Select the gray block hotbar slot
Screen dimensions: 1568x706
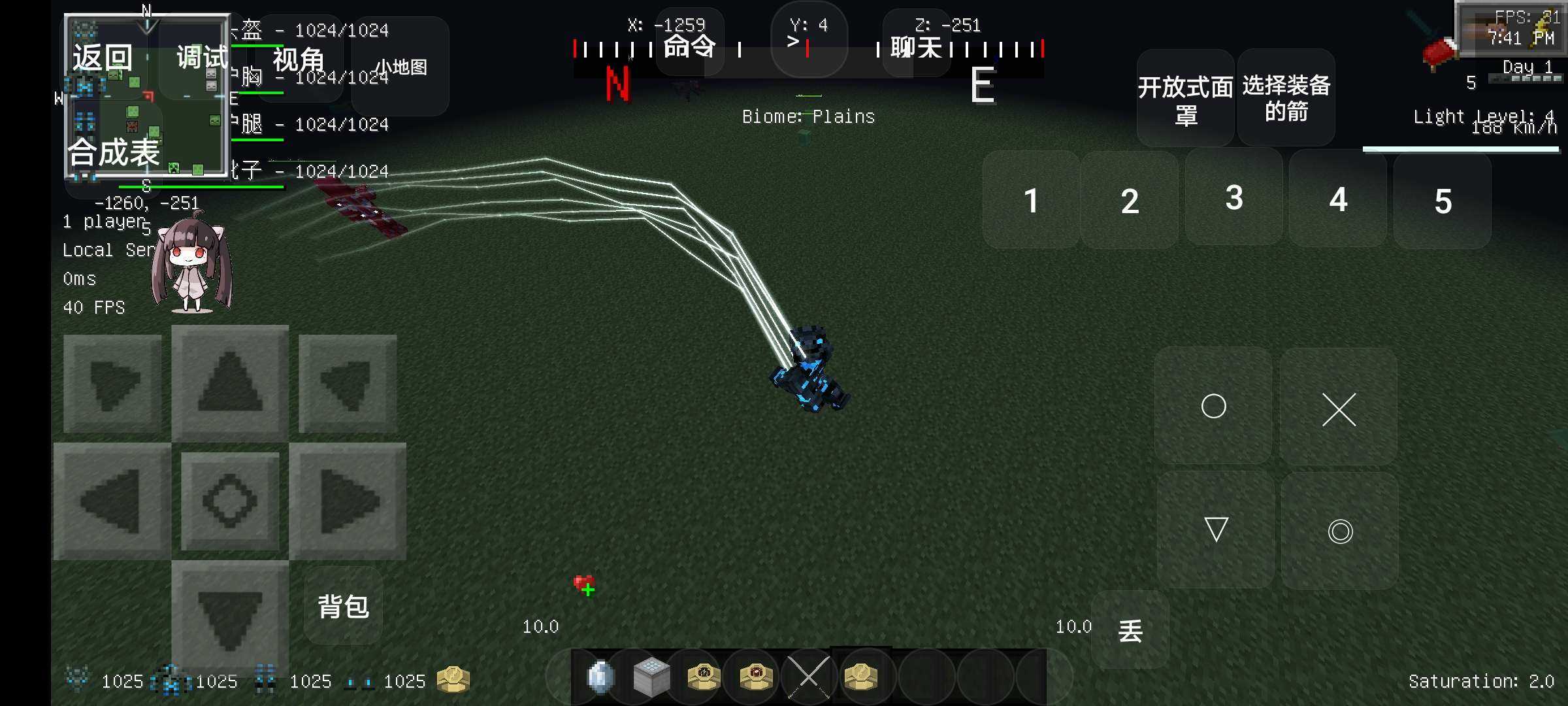651,677
